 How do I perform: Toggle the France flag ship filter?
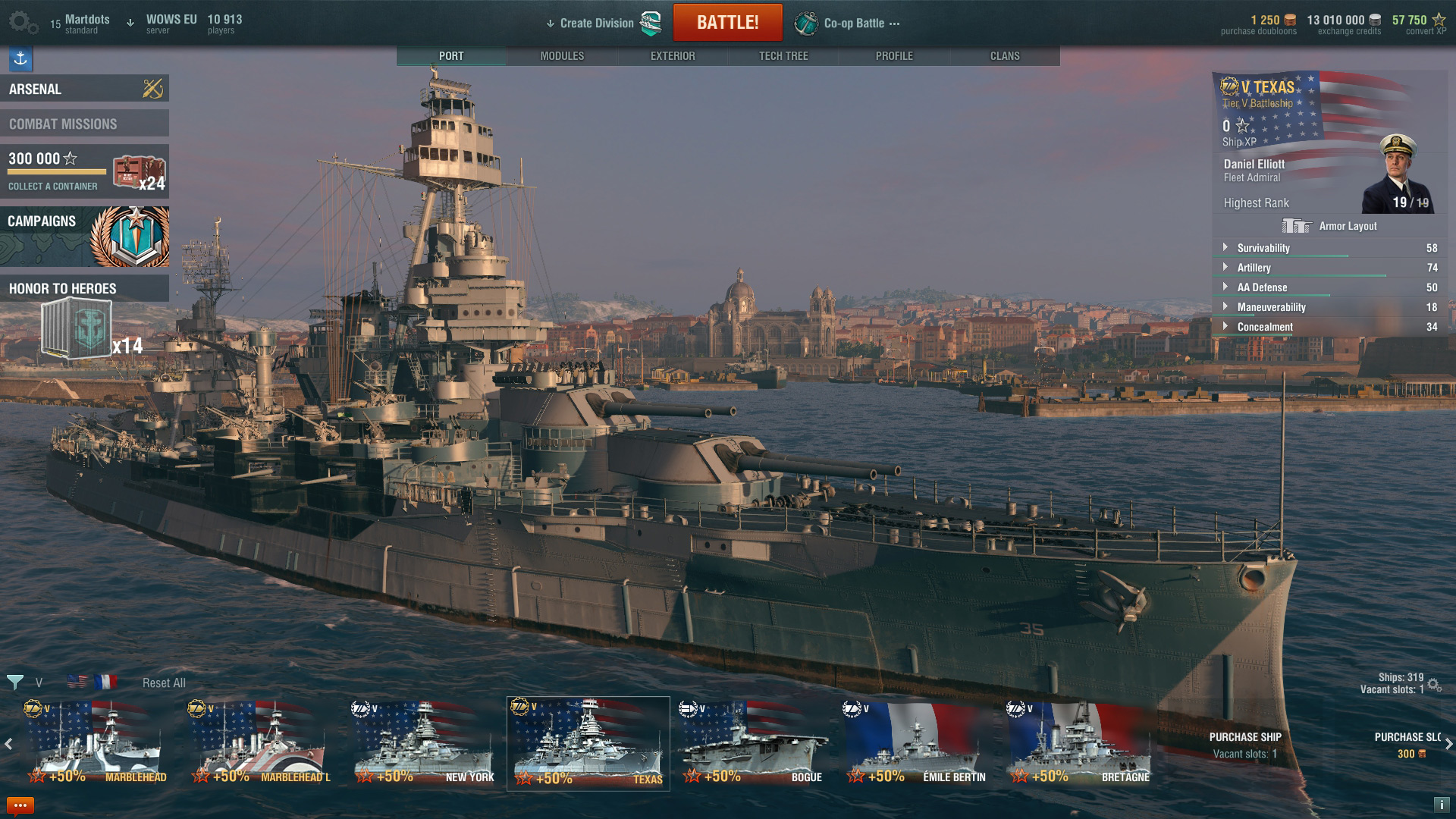coord(105,682)
